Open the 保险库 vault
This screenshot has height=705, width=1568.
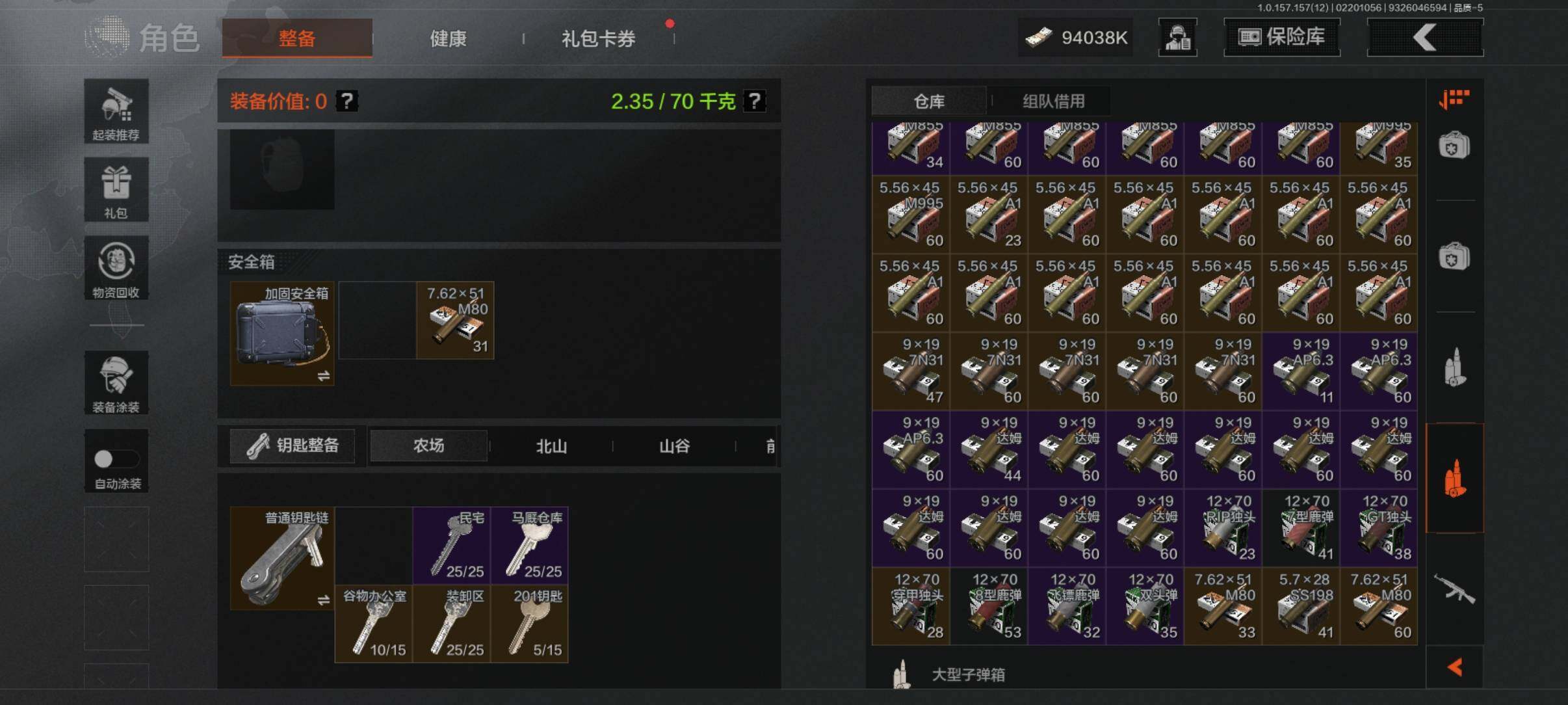pyautogui.click(x=1281, y=37)
